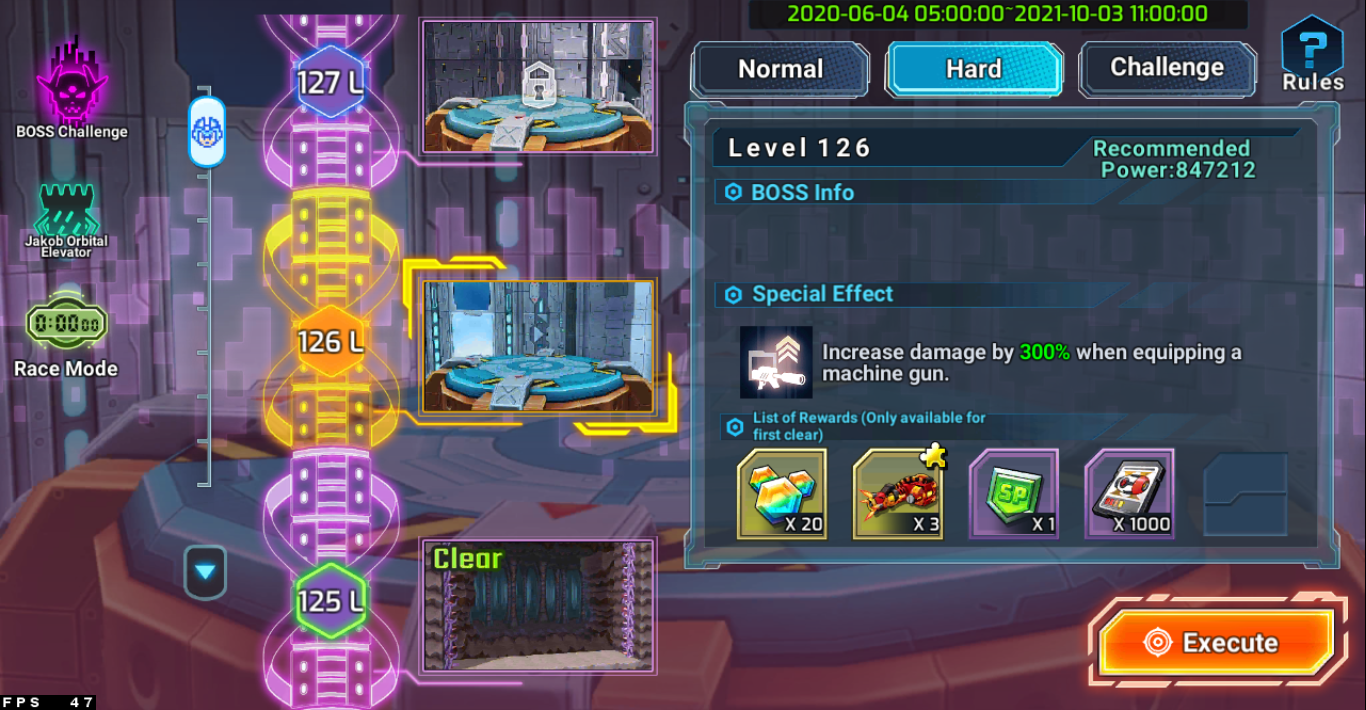Inspect the green SP badge reward
This screenshot has width=1366, height=710.
[x=1014, y=494]
